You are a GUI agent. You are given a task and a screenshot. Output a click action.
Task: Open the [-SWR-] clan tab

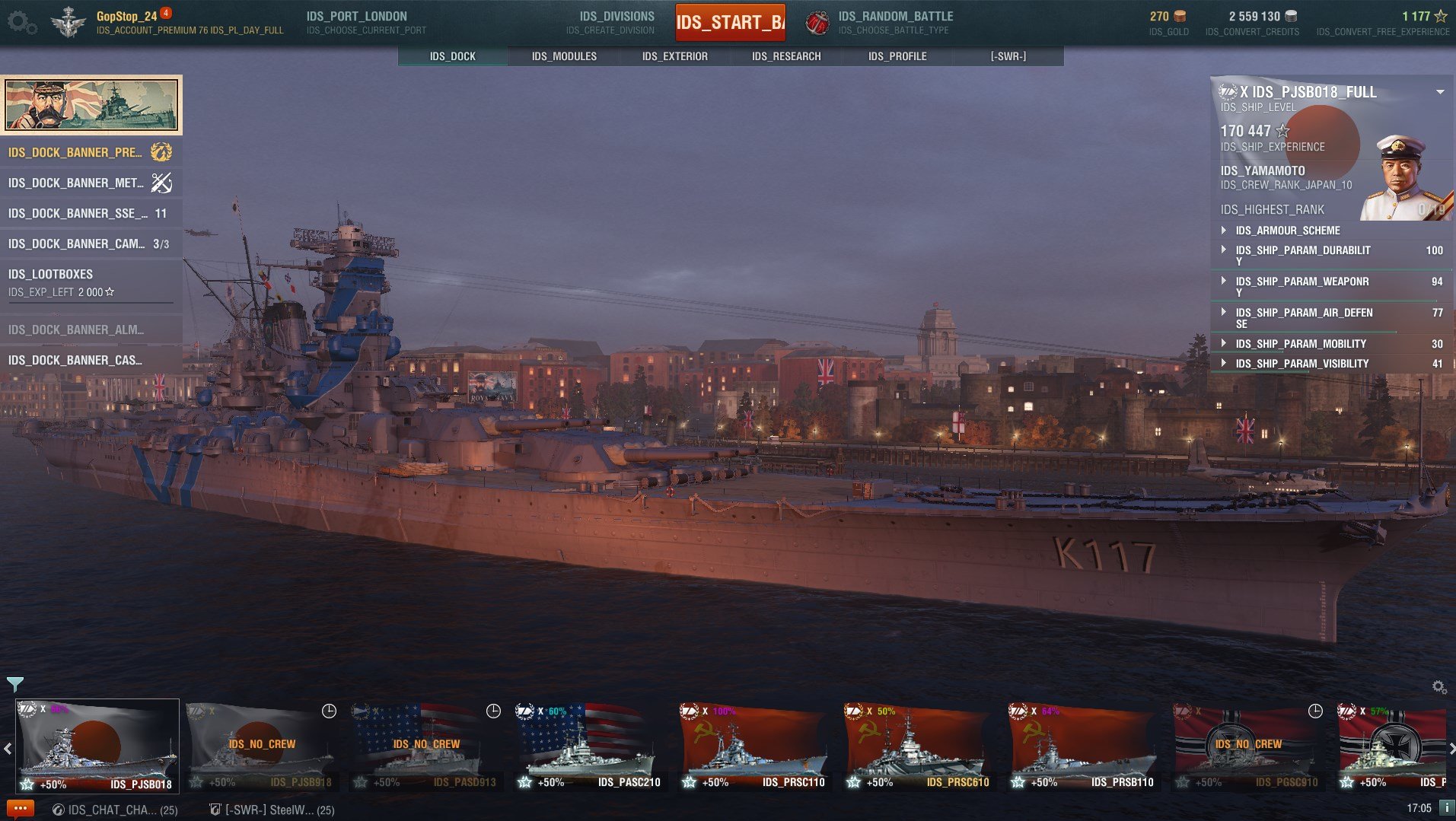point(1008,56)
